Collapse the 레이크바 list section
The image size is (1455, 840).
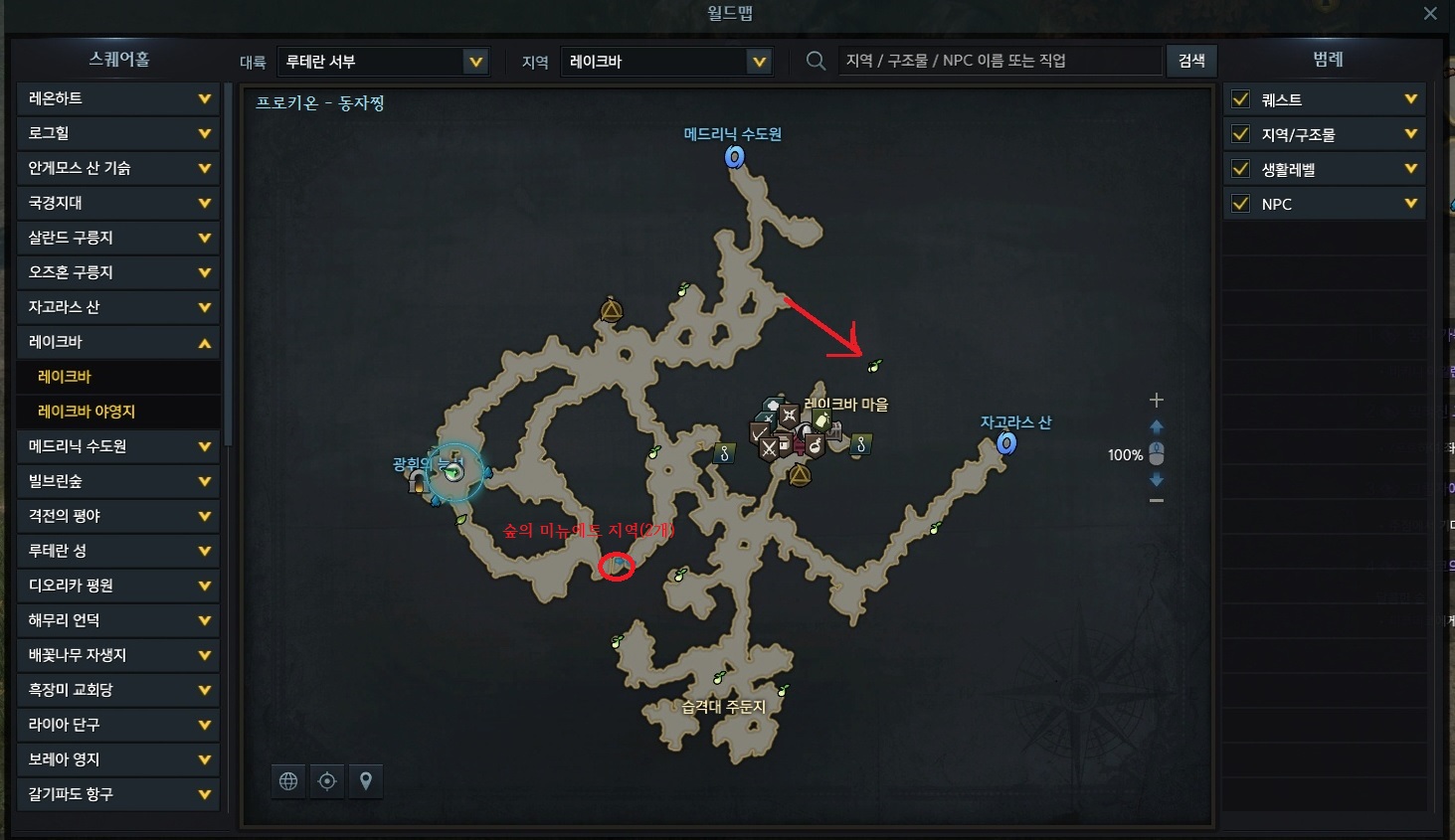(205, 342)
